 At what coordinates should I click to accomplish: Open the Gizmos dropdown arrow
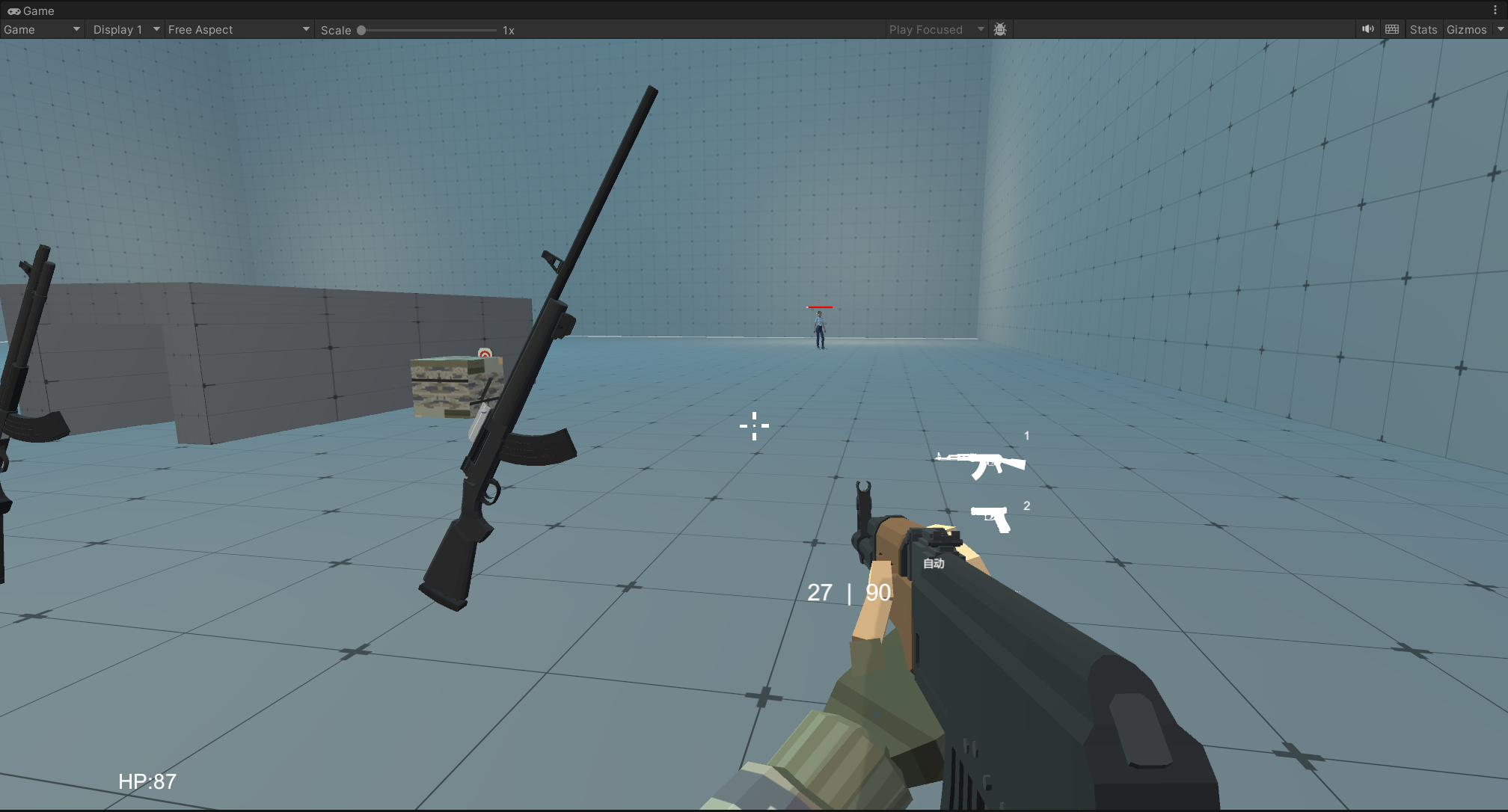(x=1500, y=30)
